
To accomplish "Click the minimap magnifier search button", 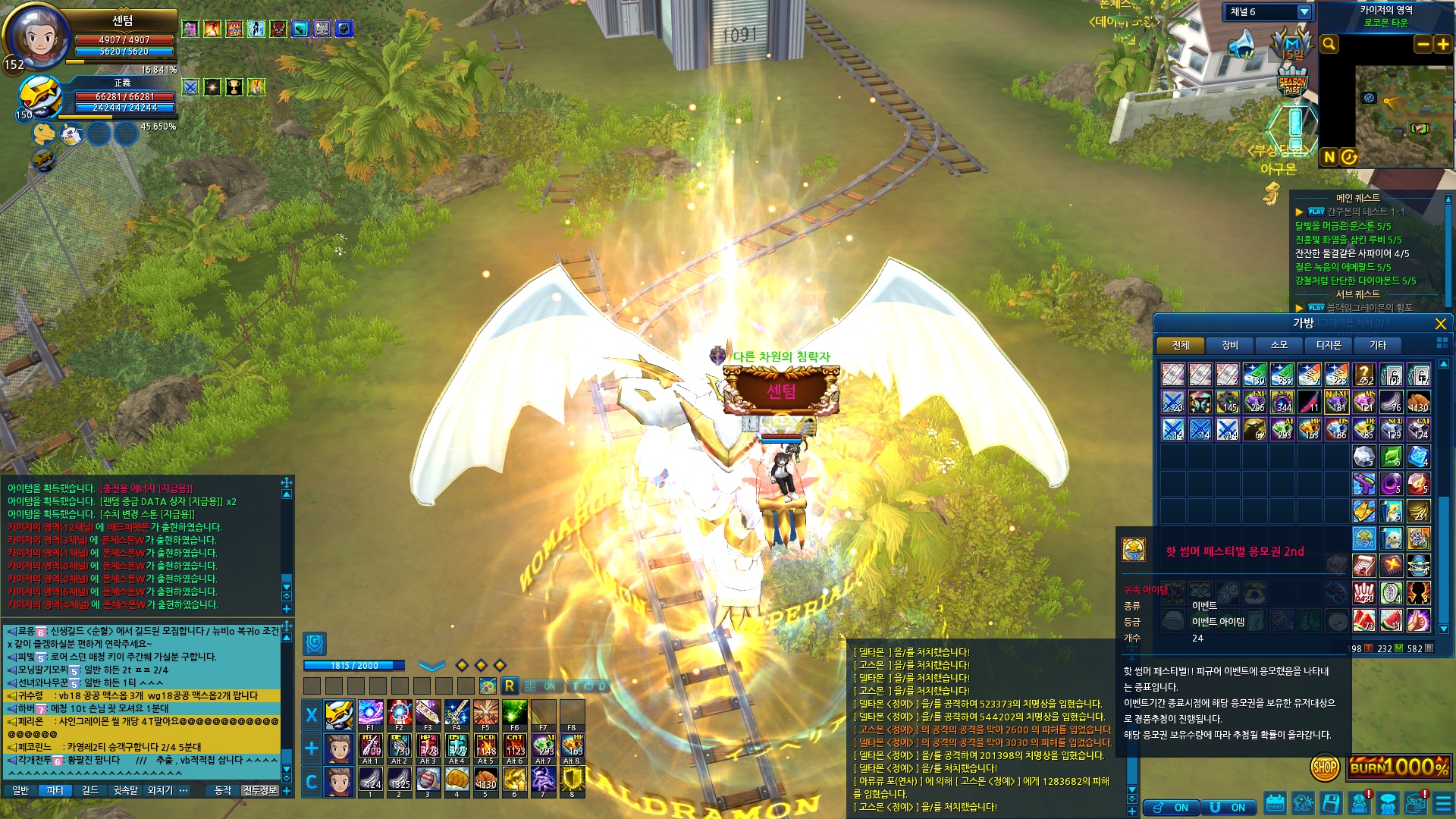I will click(x=1329, y=45).
